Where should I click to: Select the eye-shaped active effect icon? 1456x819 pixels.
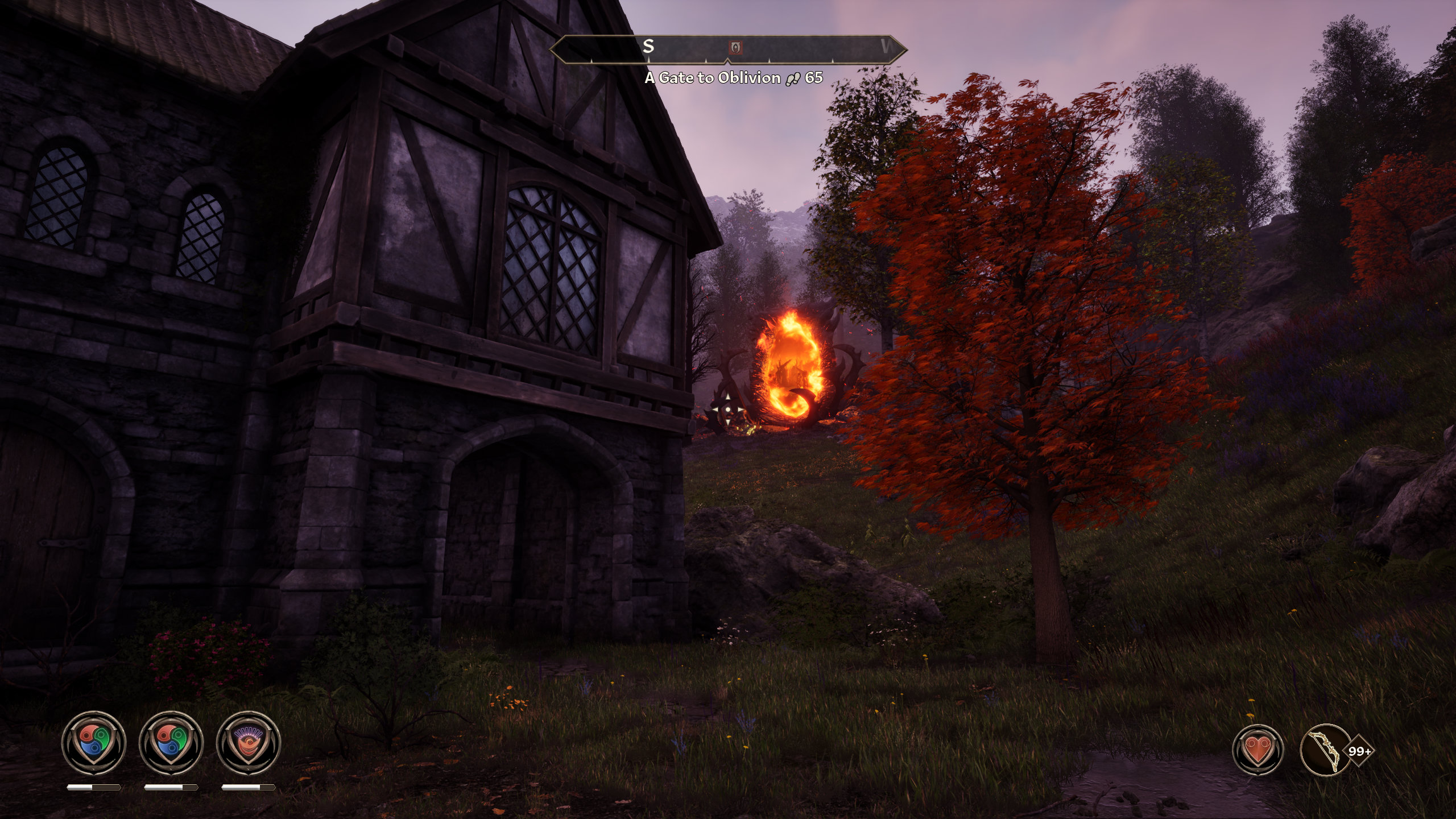point(249,743)
